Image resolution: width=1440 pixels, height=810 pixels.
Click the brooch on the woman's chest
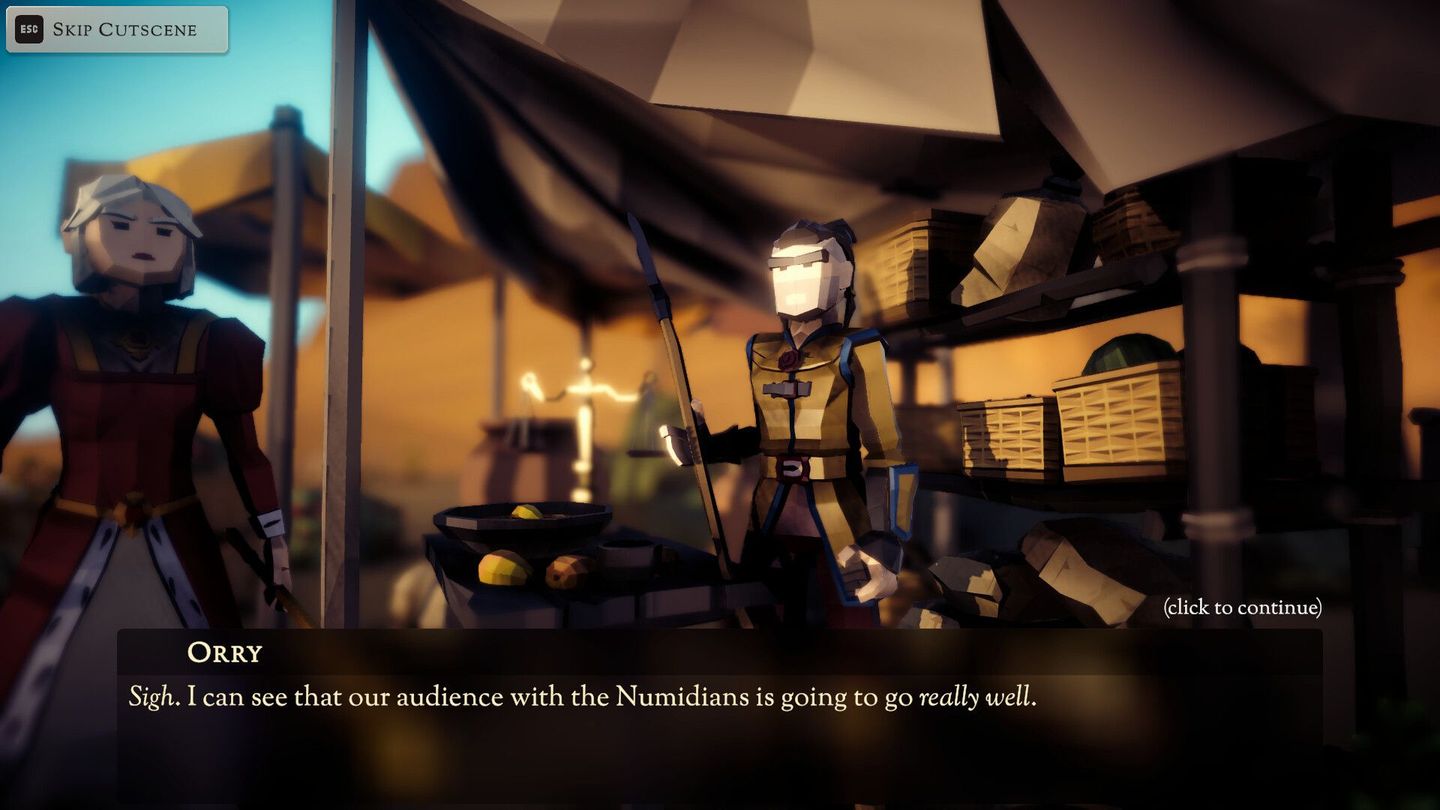pyautogui.click(x=135, y=340)
